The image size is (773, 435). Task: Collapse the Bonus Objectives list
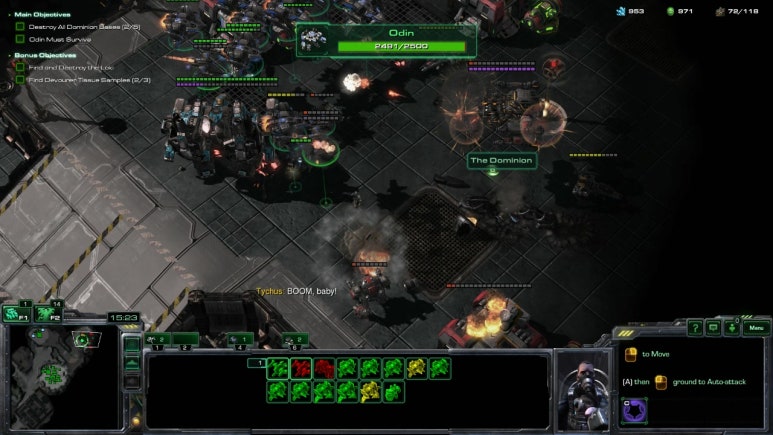8,56
